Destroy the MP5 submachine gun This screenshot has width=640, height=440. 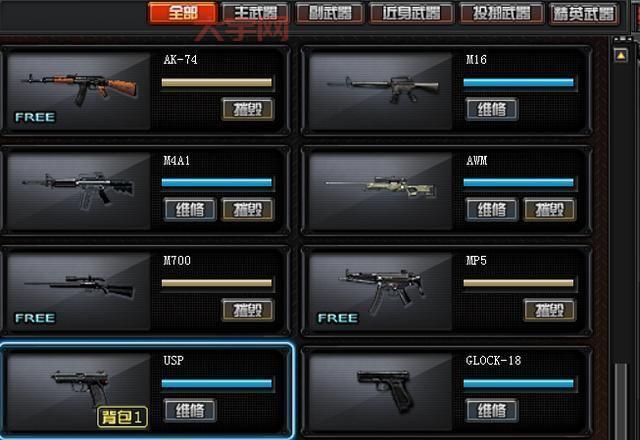click(549, 309)
